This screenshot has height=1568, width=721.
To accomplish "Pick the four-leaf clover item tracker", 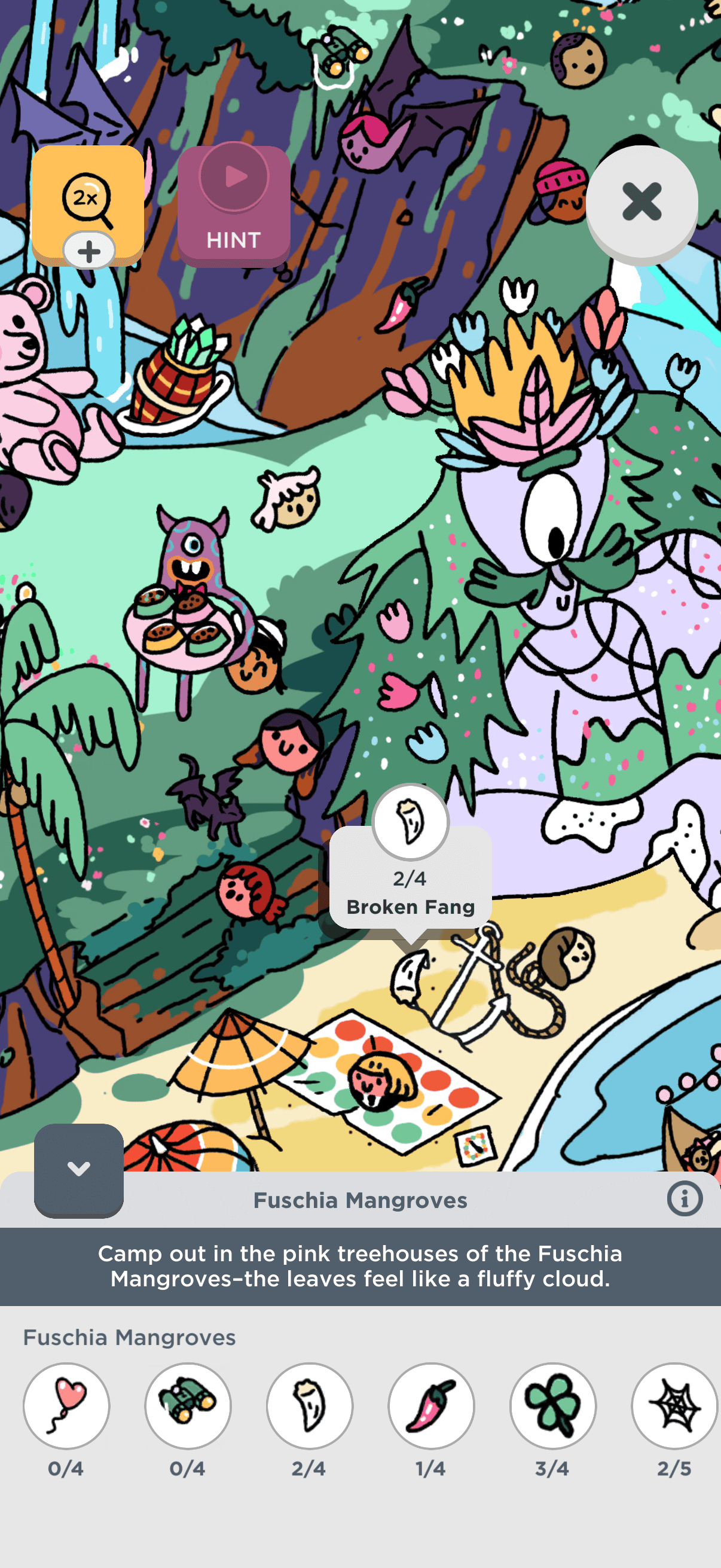I will pos(552,1405).
